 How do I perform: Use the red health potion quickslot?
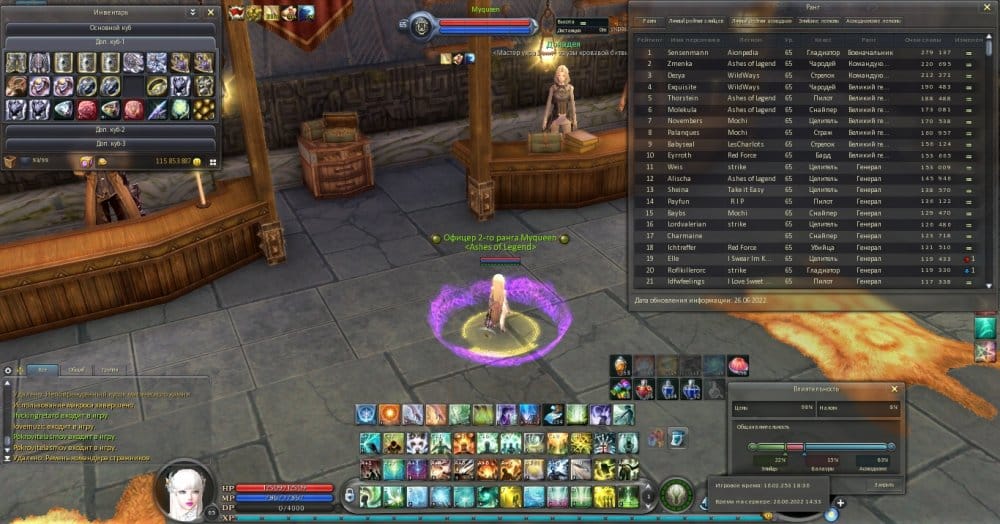pos(645,387)
